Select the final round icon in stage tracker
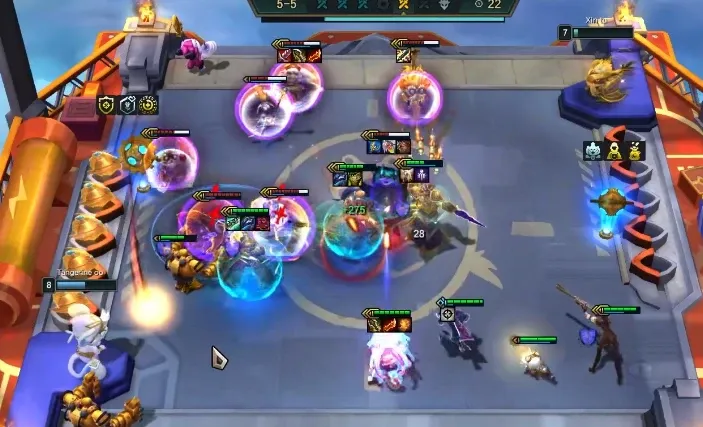 (445, 5)
